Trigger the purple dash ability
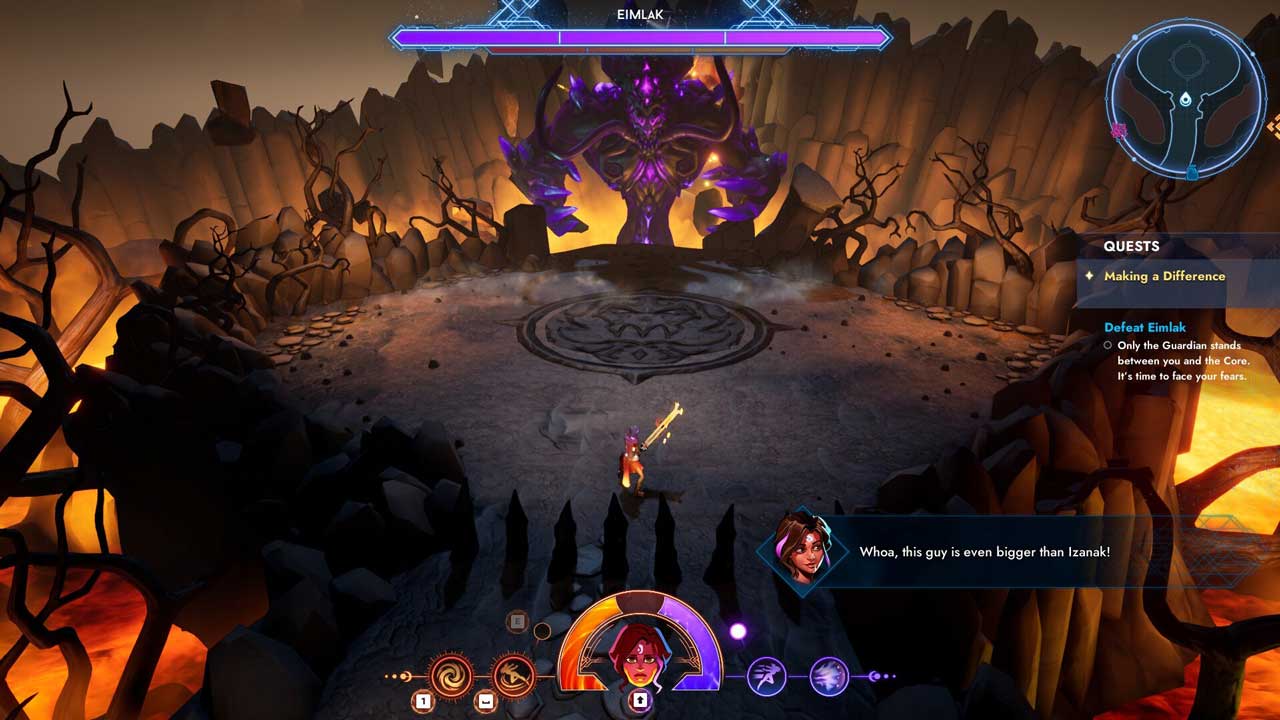Screen dimensions: 1280x720 click(x=767, y=677)
